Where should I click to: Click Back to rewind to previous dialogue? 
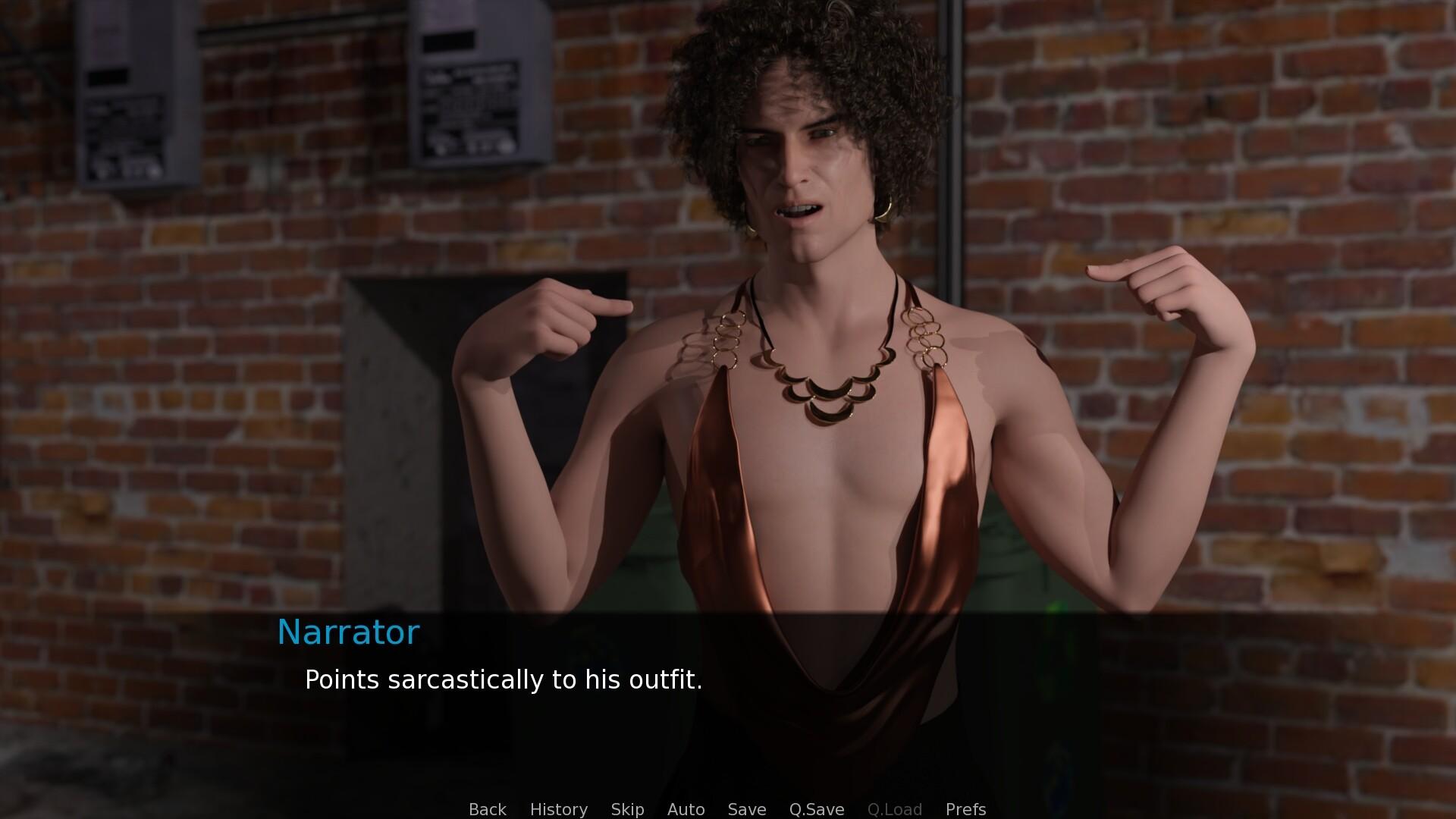click(488, 809)
